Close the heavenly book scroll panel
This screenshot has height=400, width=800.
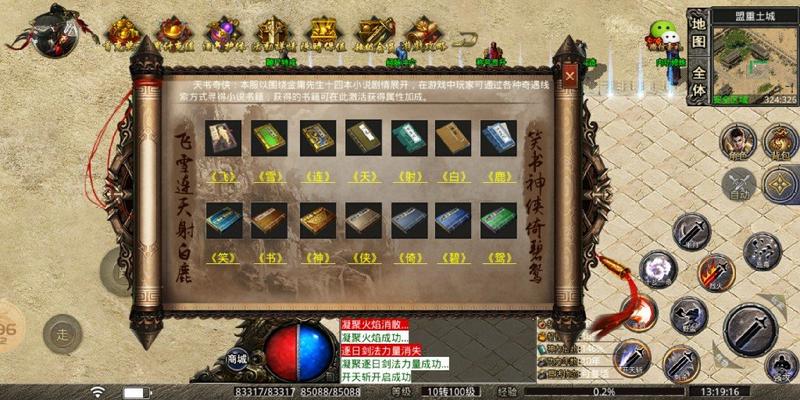pos(568,75)
